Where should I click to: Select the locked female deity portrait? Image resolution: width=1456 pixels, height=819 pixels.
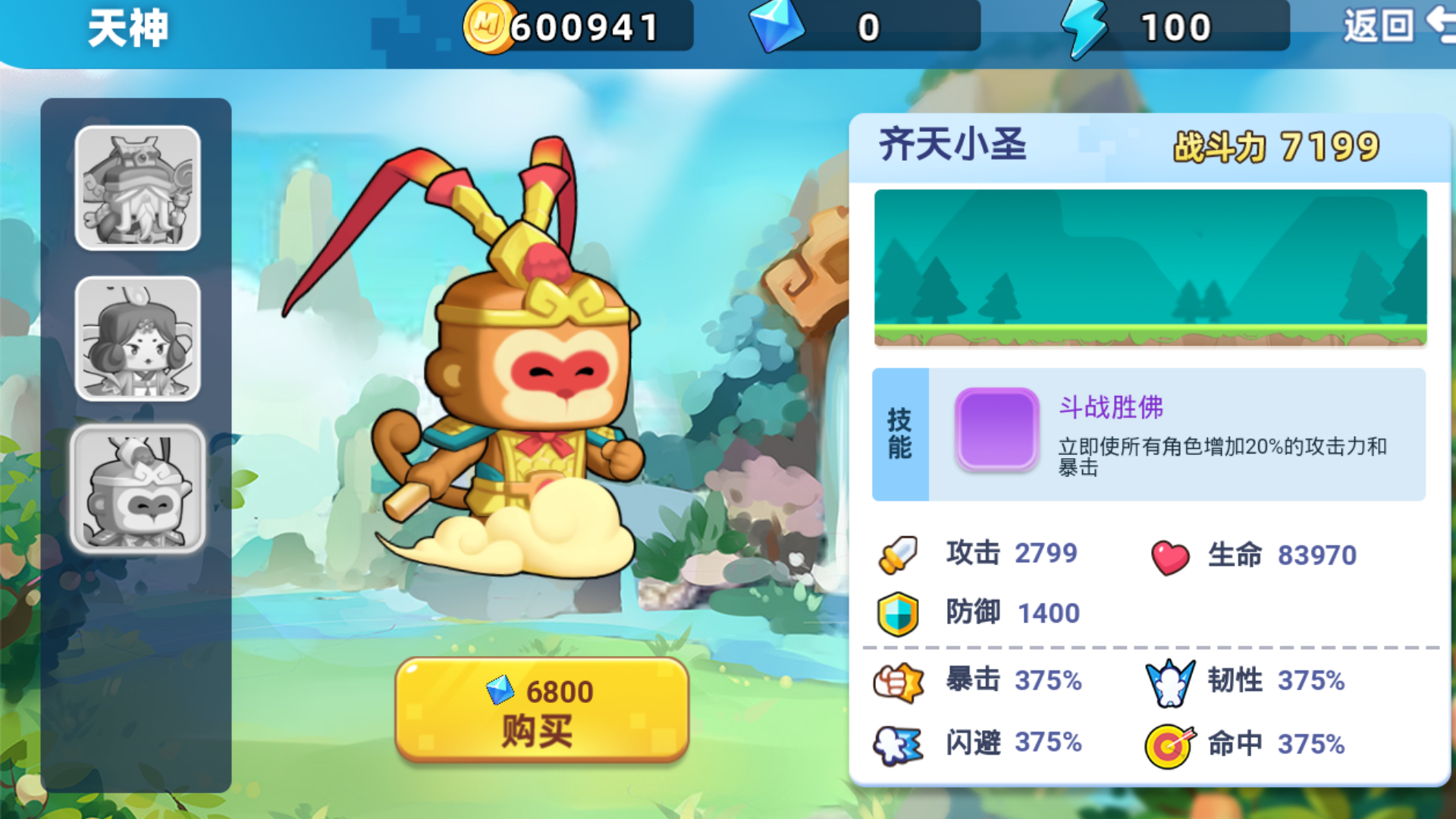tap(136, 341)
